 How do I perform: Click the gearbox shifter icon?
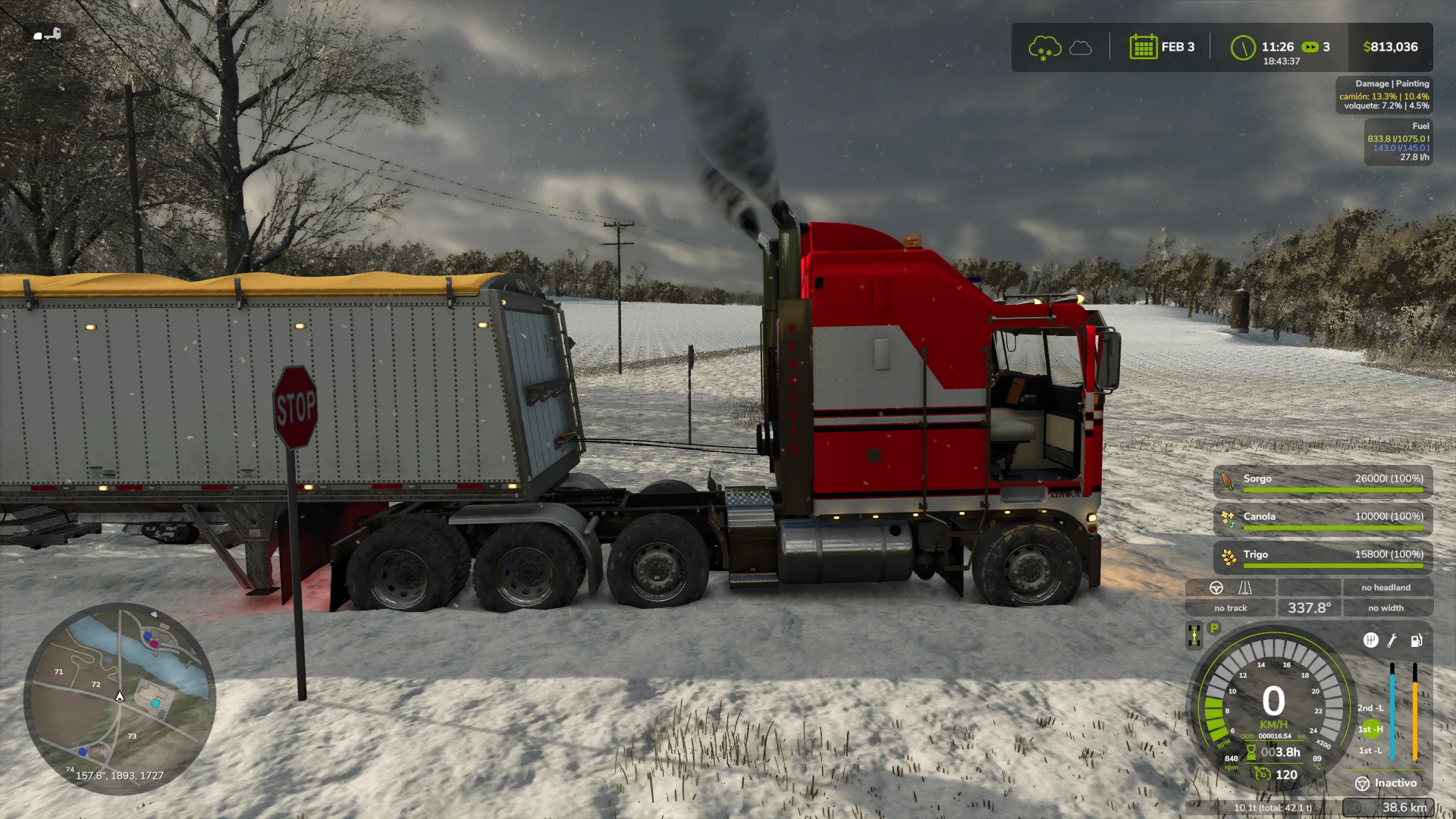point(1370,640)
